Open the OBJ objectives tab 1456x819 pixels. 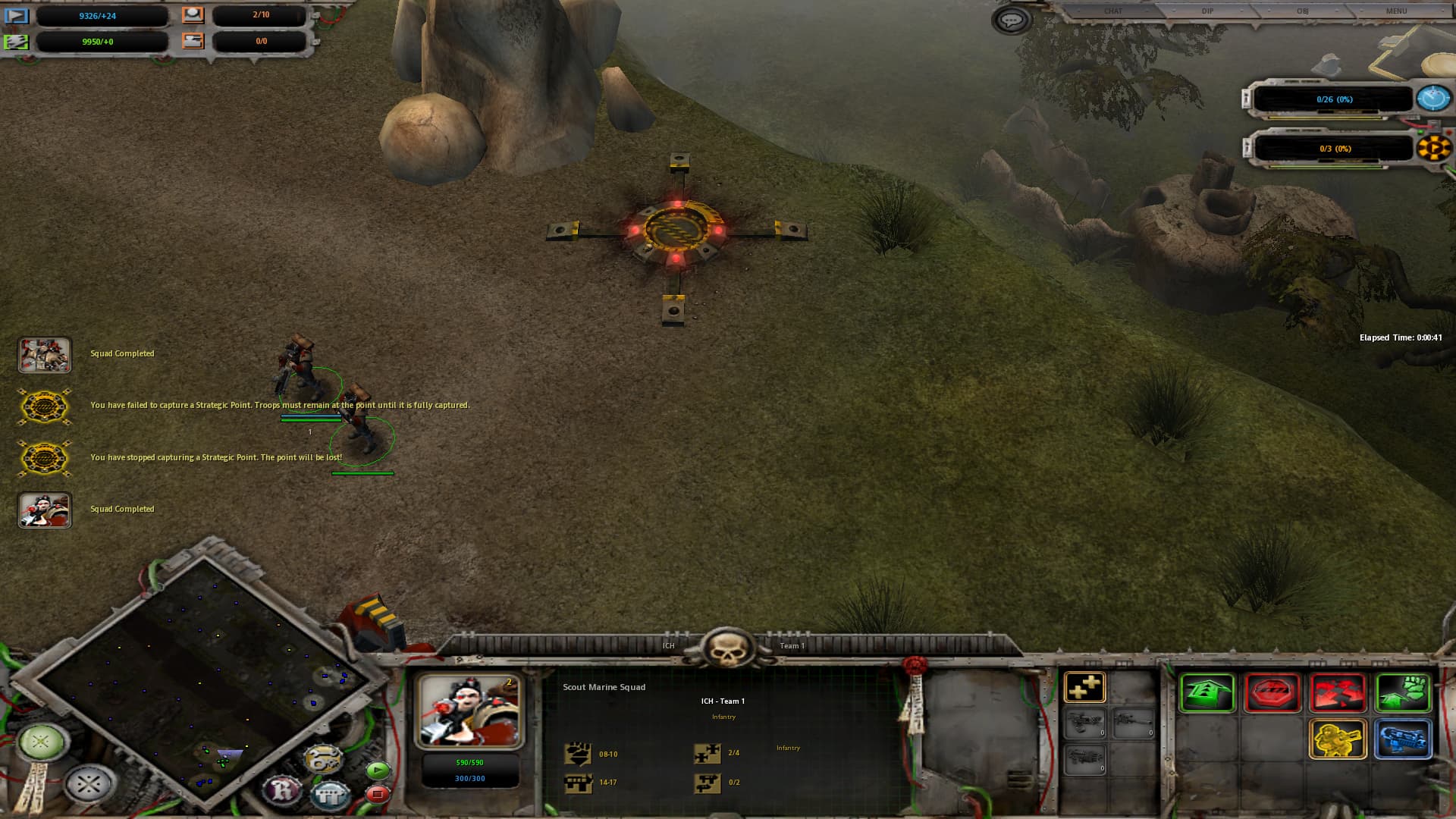coord(1302,11)
